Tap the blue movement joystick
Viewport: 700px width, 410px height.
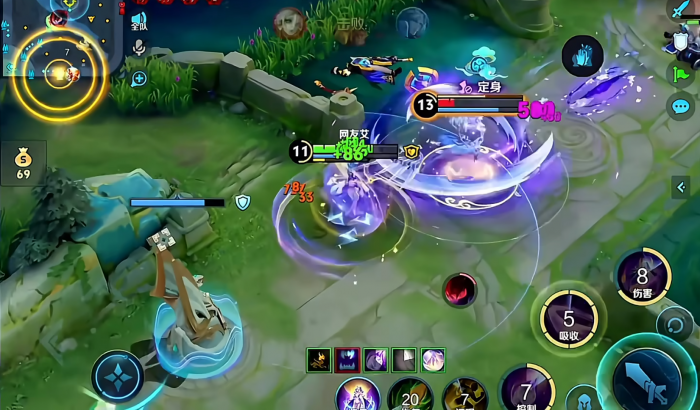(x=119, y=376)
